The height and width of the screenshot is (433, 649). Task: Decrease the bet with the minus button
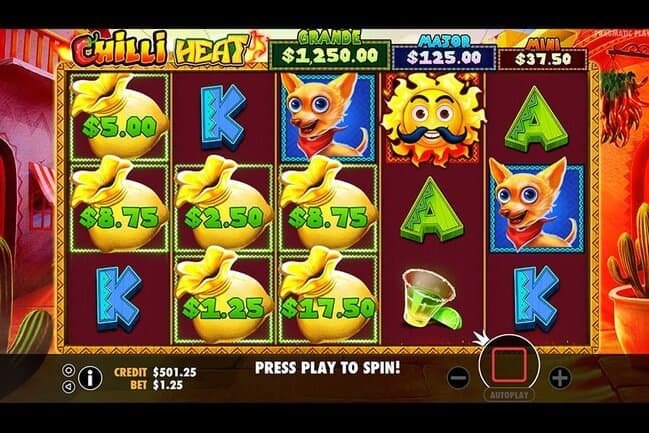pyautogui.click(x=457, y=378)
